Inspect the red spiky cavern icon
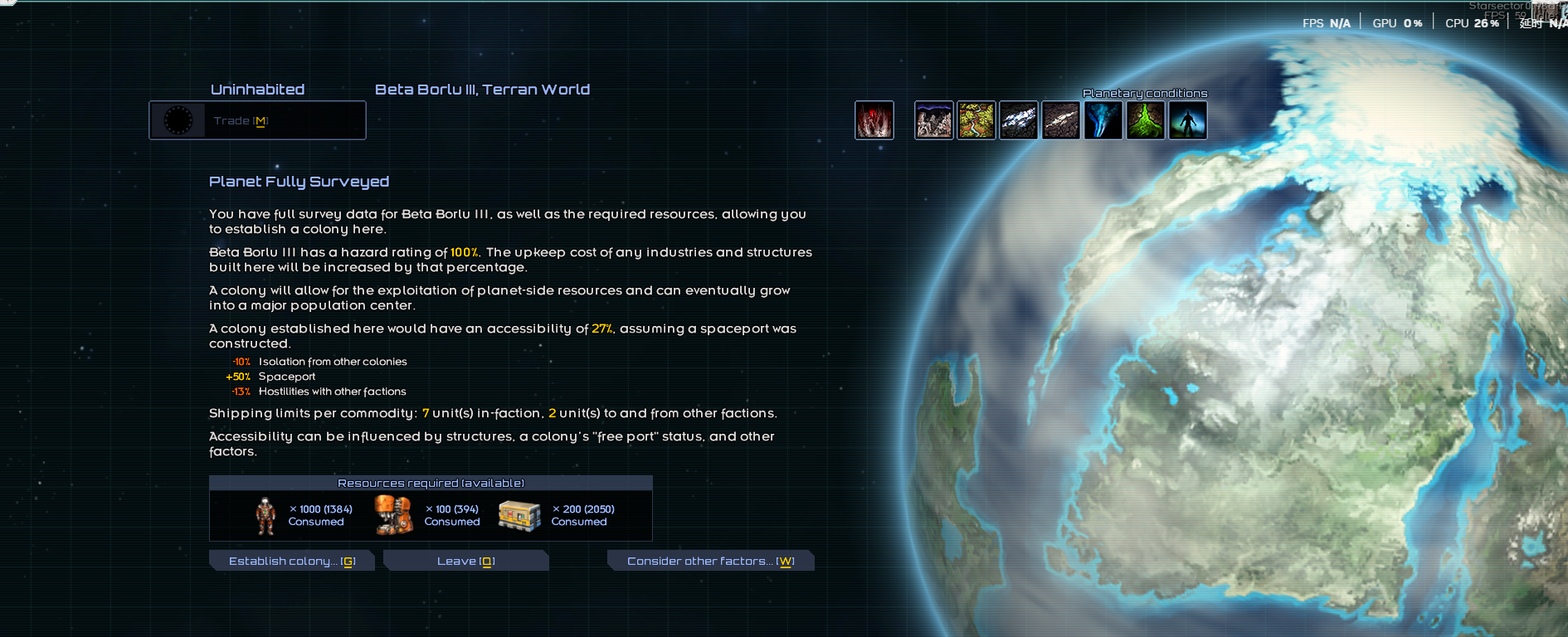The width and height of the screenshot is (1568, 637). pyautogui.click(x=874, y=121)
